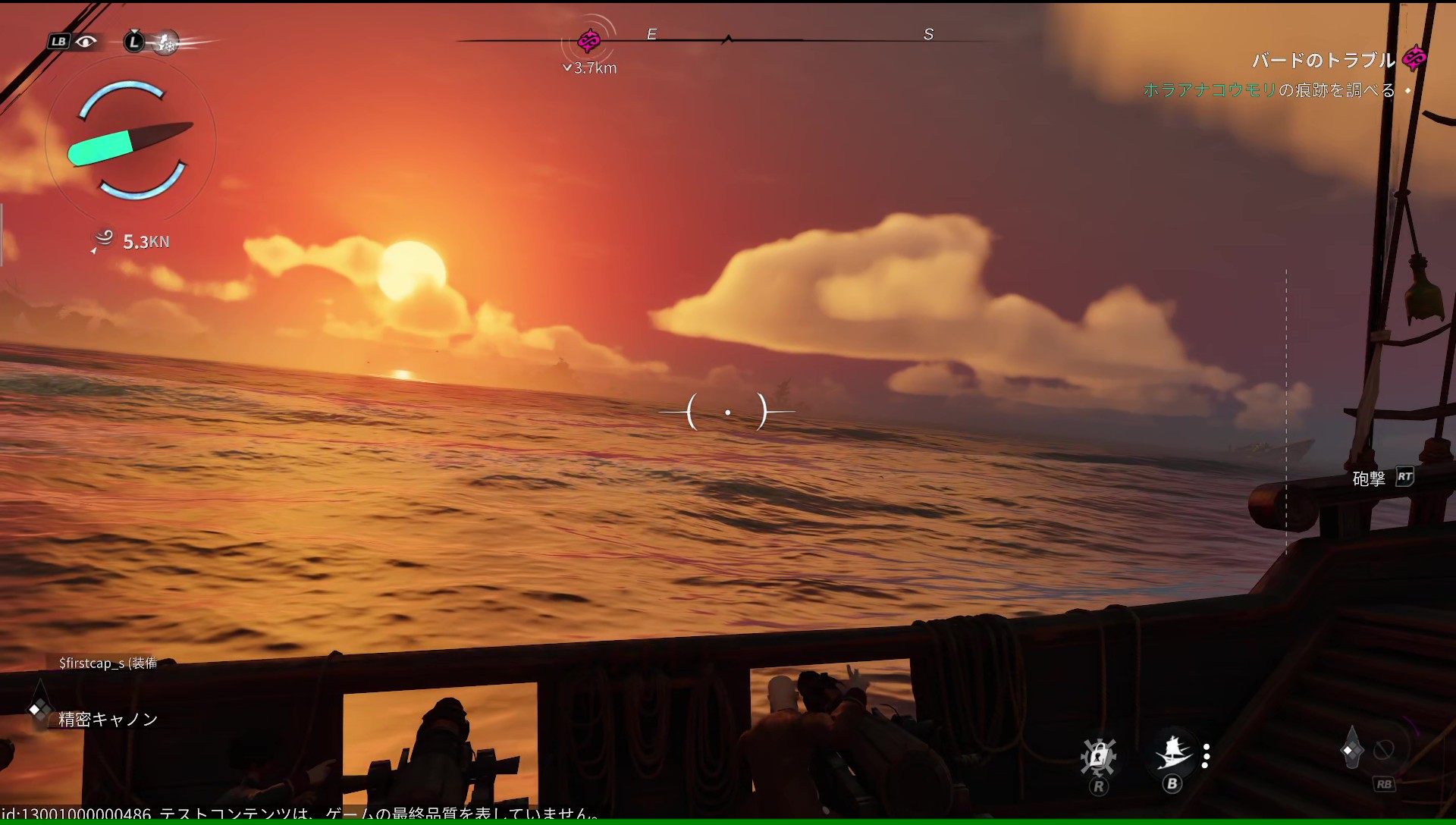The height and width of the screenshot is (825, 1456).
Task: Click the 砲撃 fire cannon label
Action: pyautogui.click(x=1369, y=478)
